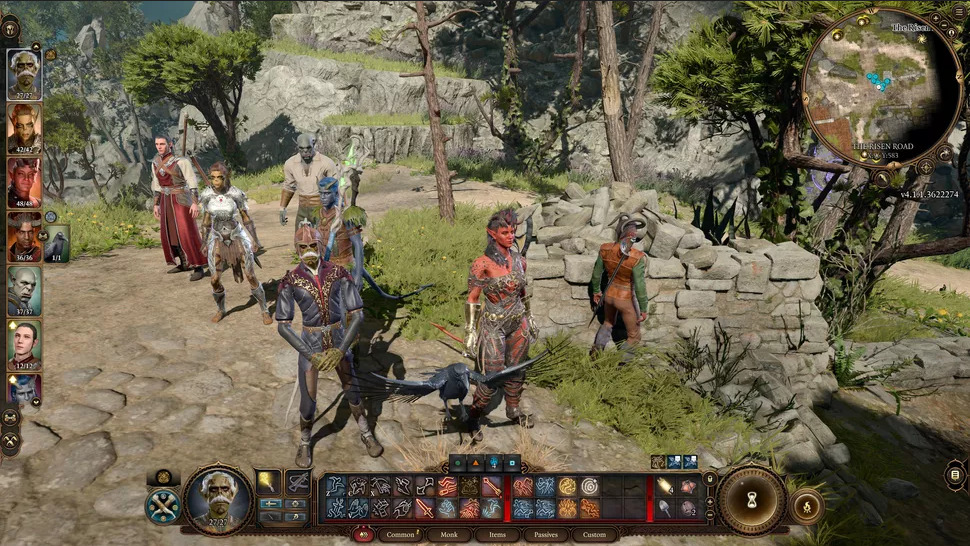Select the shovel item in hotbar
970x546 pixels.
click(666, 508)
